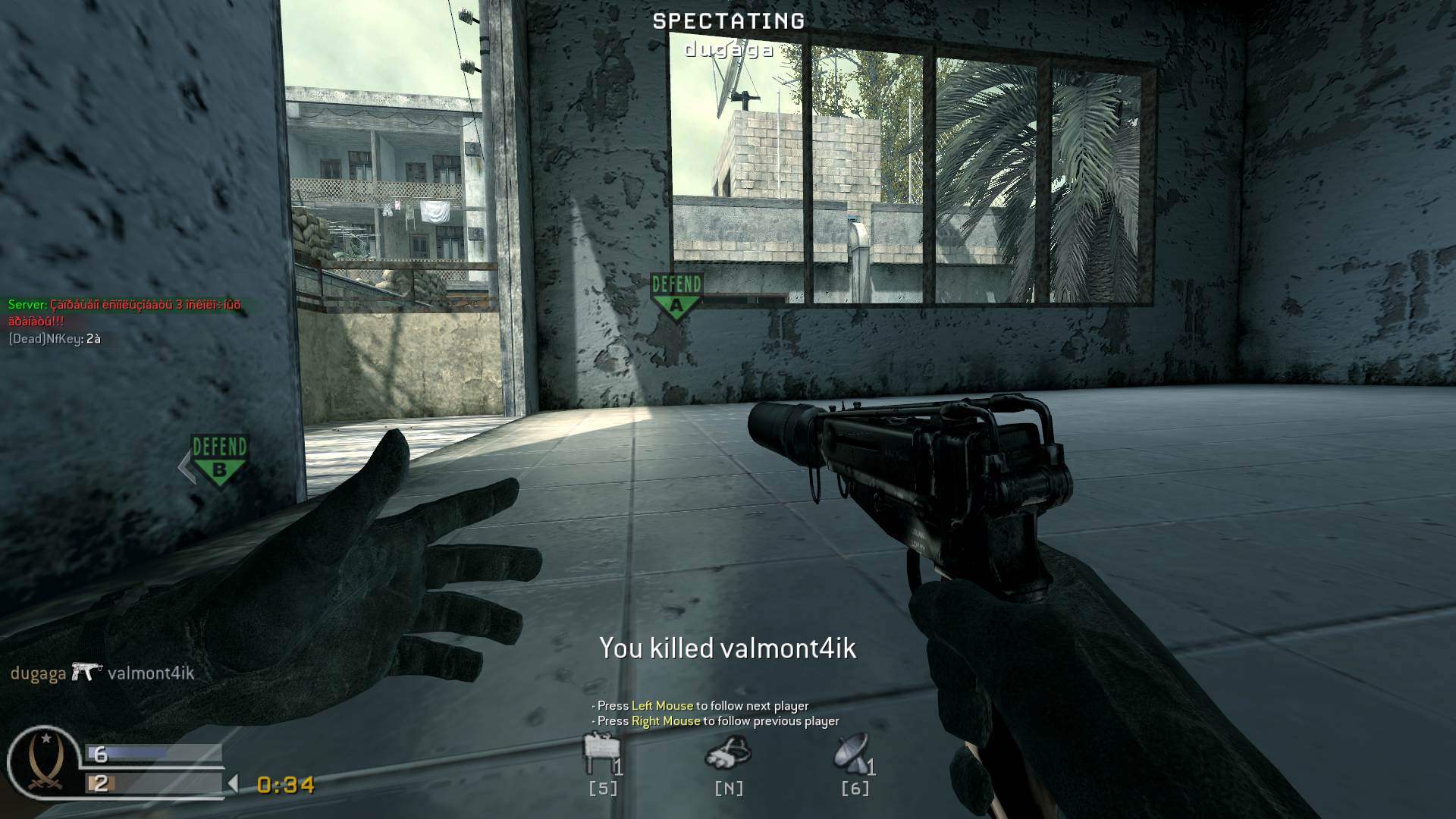This screenshot has width=1456, height=819.
Task: Click the yellow round timer showing 0:34
Action: [284, 786]
